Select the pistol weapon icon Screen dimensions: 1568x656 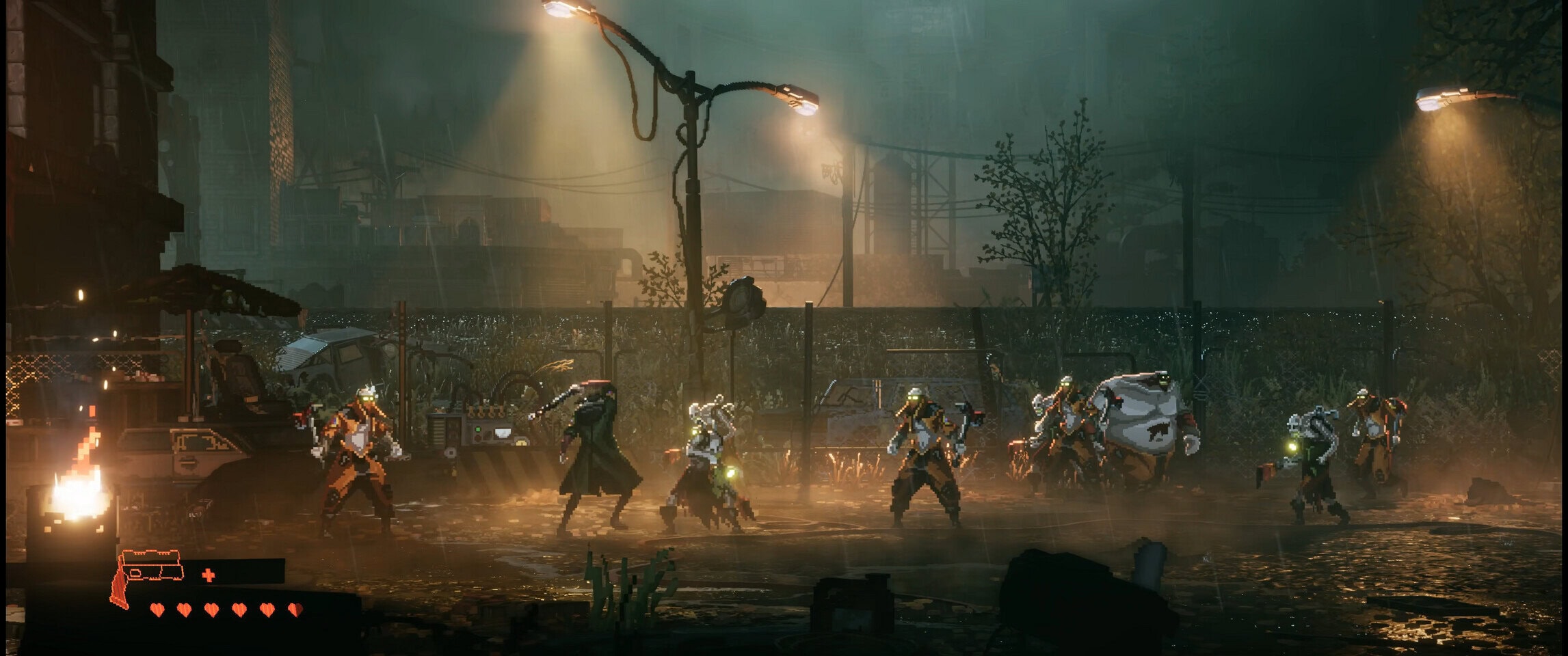click(146, 576)
